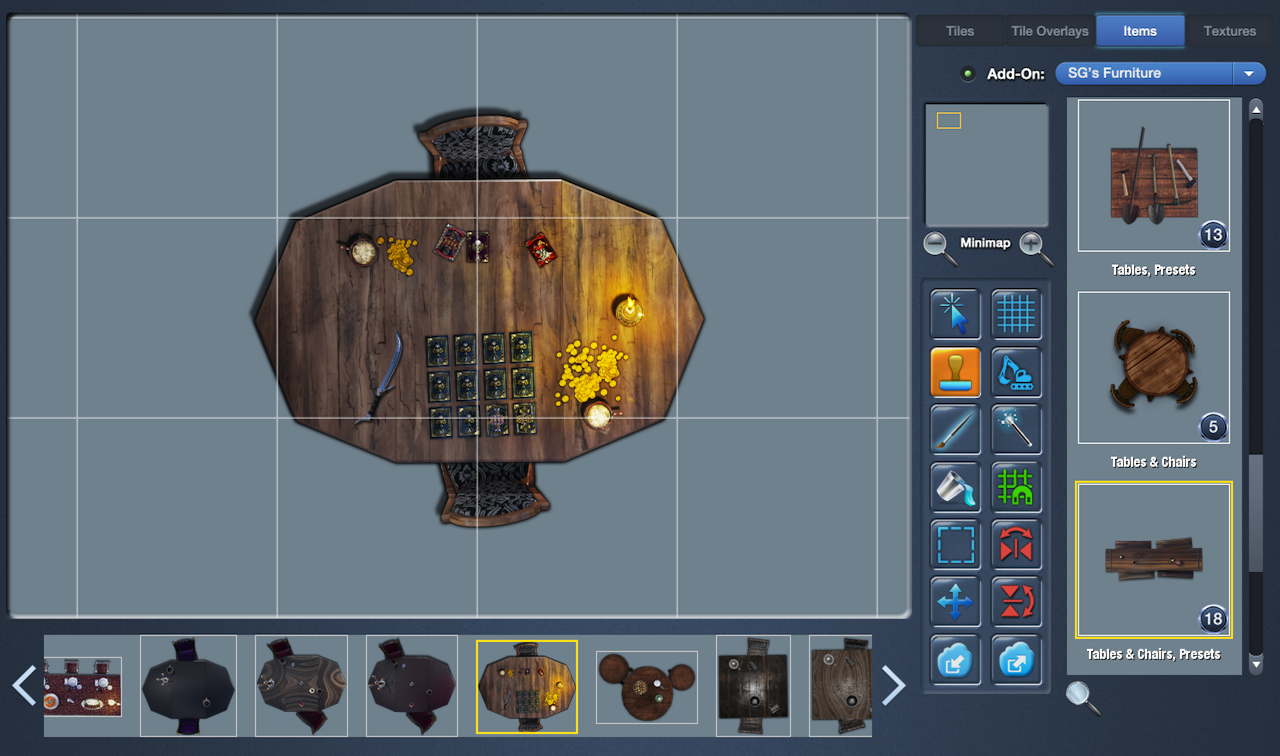Toggle the Add-On enabled indicator
The width and height of the screenshot is (1280, 756).
(966, 73)
